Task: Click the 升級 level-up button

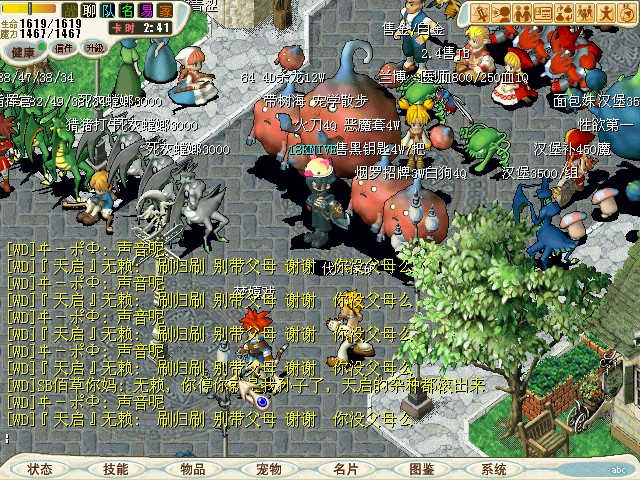Action: (95, 48)
